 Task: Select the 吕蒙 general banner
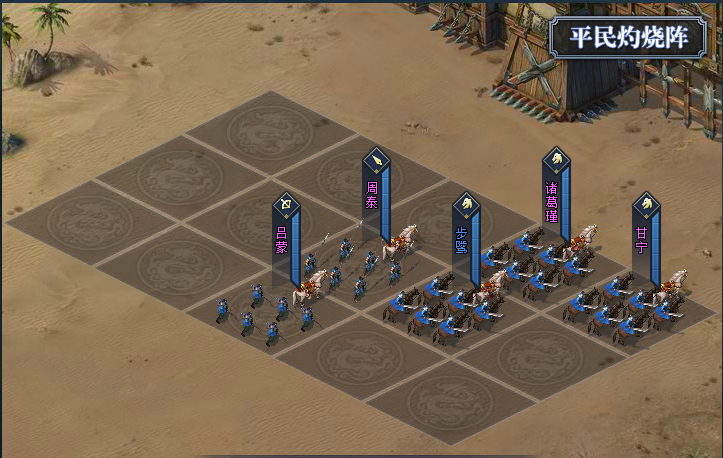285,238
